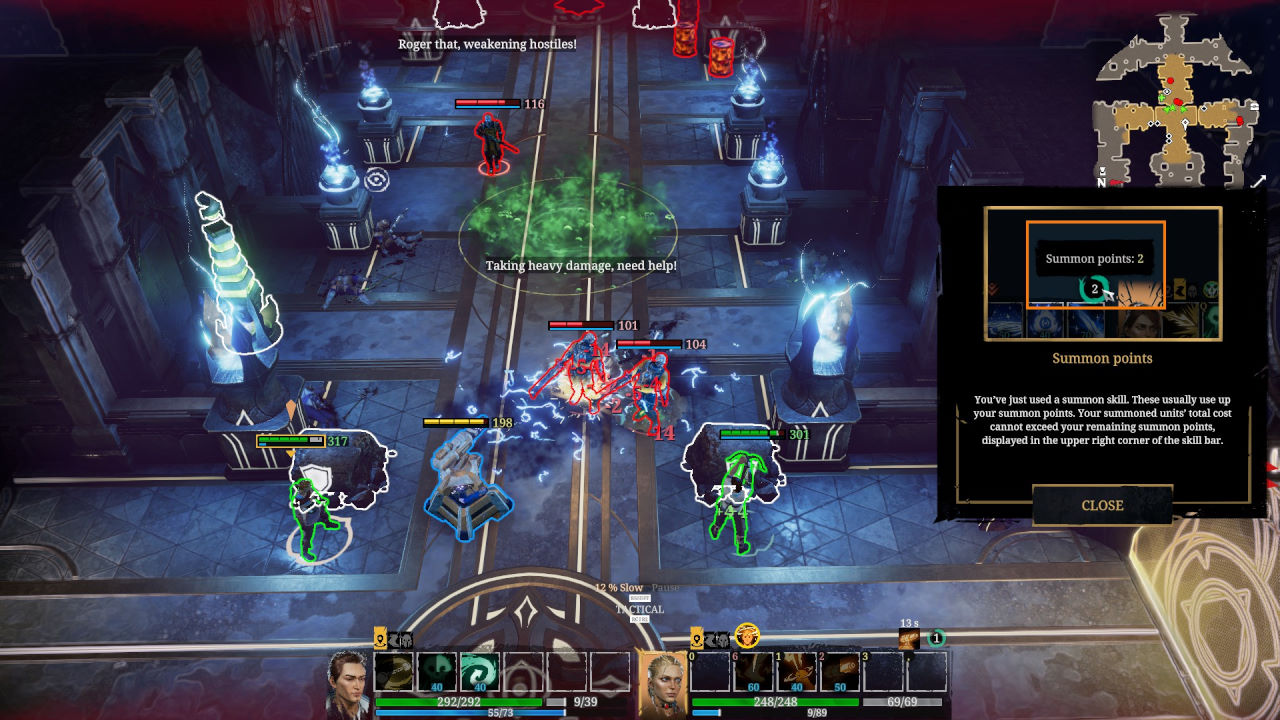The image size is (1280, 720).
Task: Select the round golden summon portrait icon
Action: pos(746,635)
